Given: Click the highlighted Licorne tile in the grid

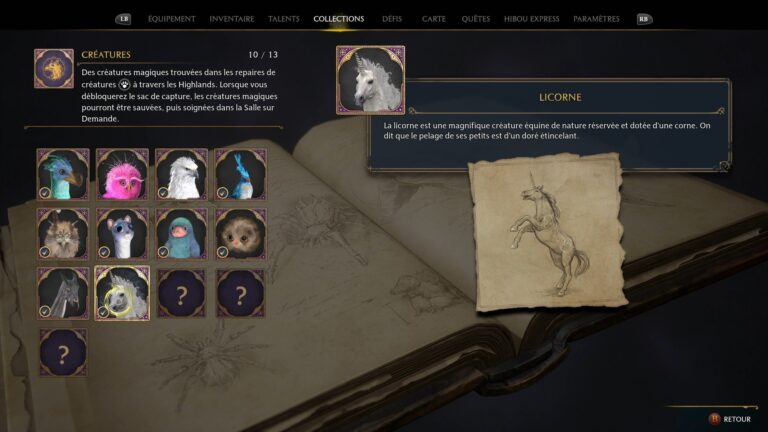Looking at the screenshot, I should tap(122, 292).
